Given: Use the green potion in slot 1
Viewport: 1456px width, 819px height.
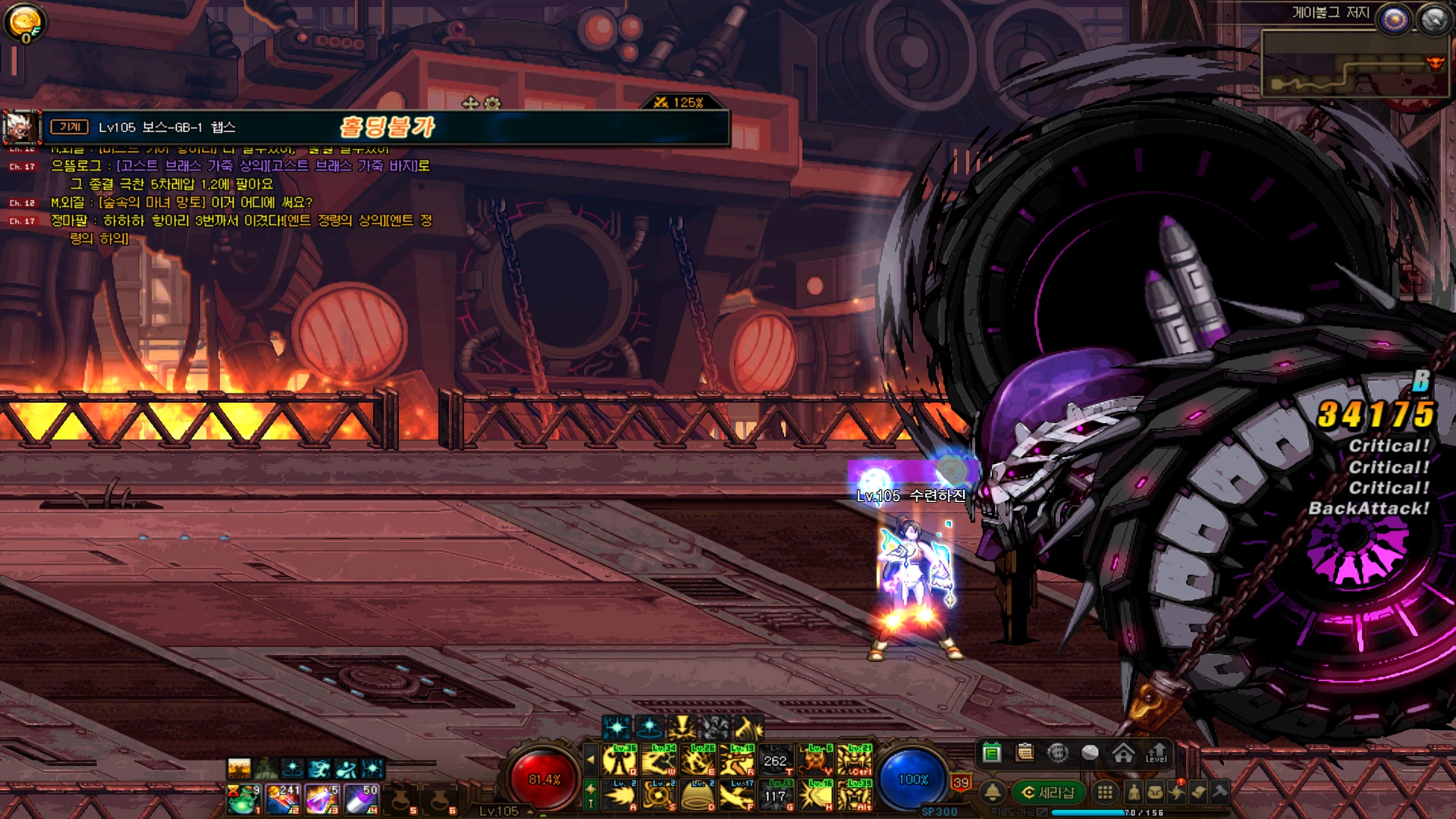Looking at the screenshot, I should (x=244, y=799).
